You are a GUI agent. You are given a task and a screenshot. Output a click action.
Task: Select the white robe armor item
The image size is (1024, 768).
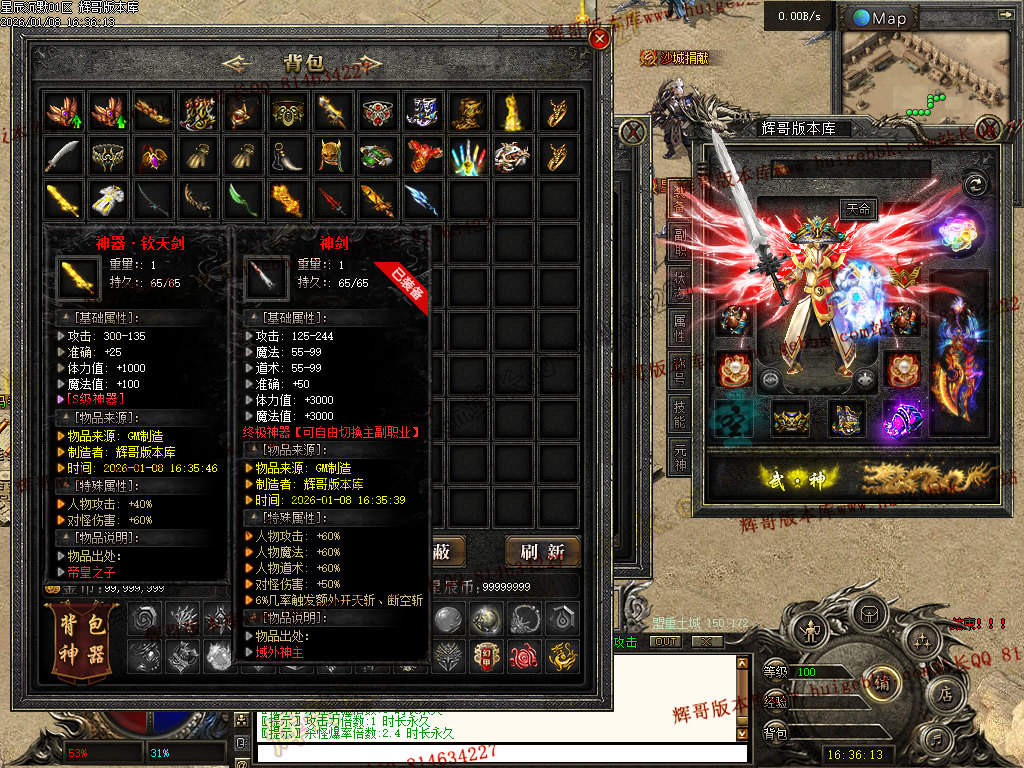108,200
